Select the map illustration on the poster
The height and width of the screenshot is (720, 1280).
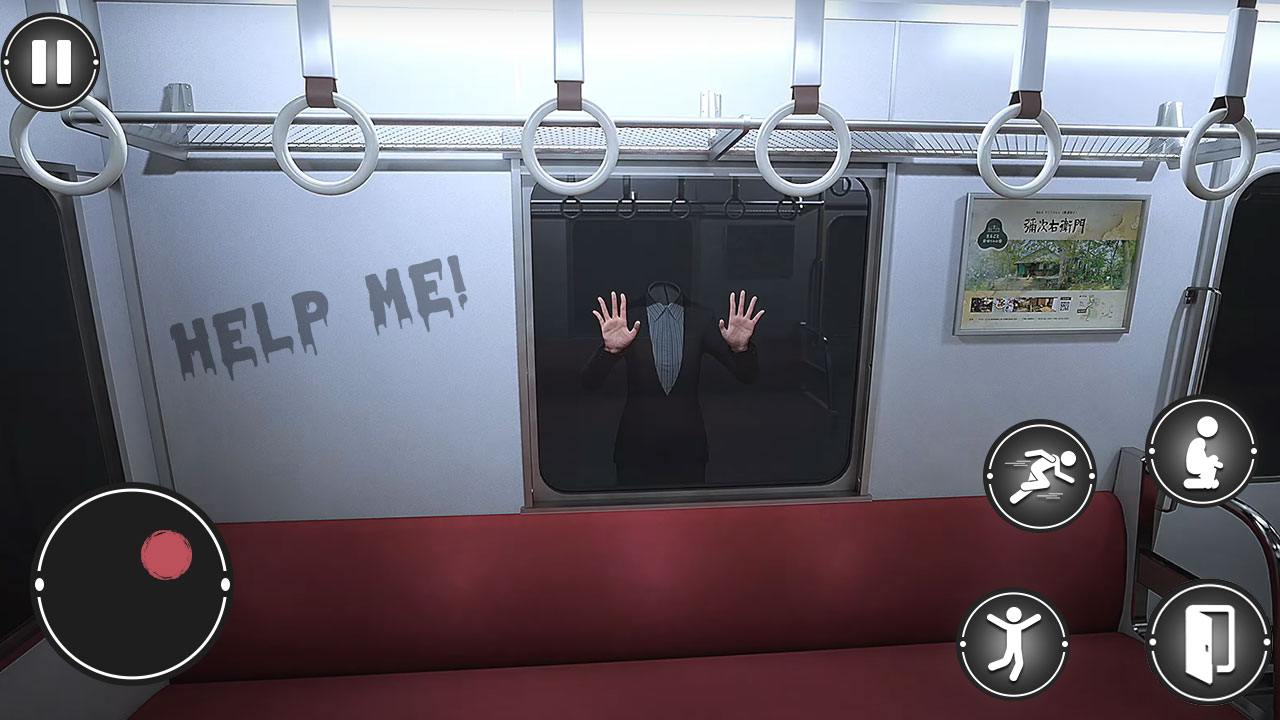(x=1094, y=305)
